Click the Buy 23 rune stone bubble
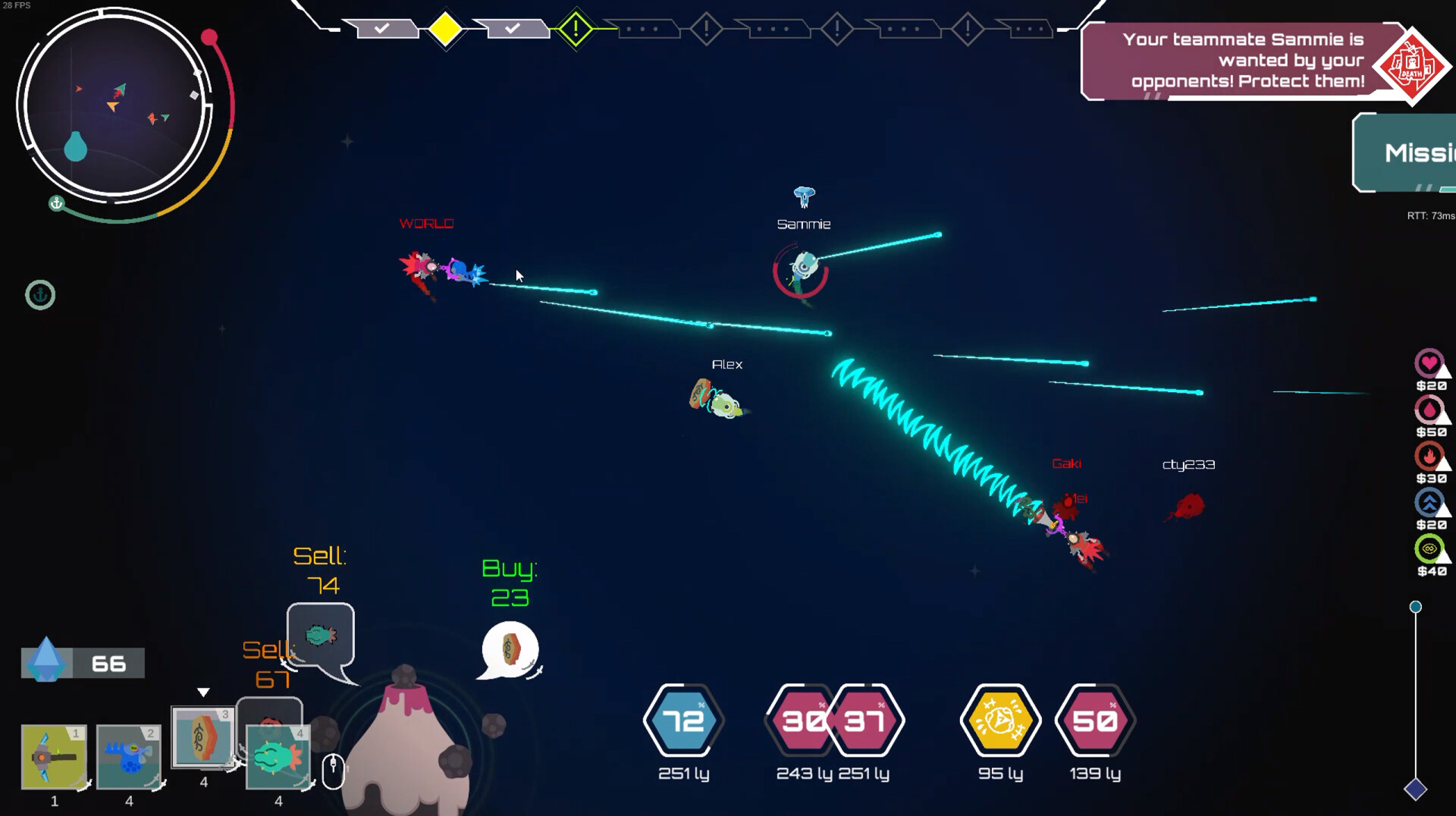This screenshot has width=1456, height=816. tap(510, 649)
